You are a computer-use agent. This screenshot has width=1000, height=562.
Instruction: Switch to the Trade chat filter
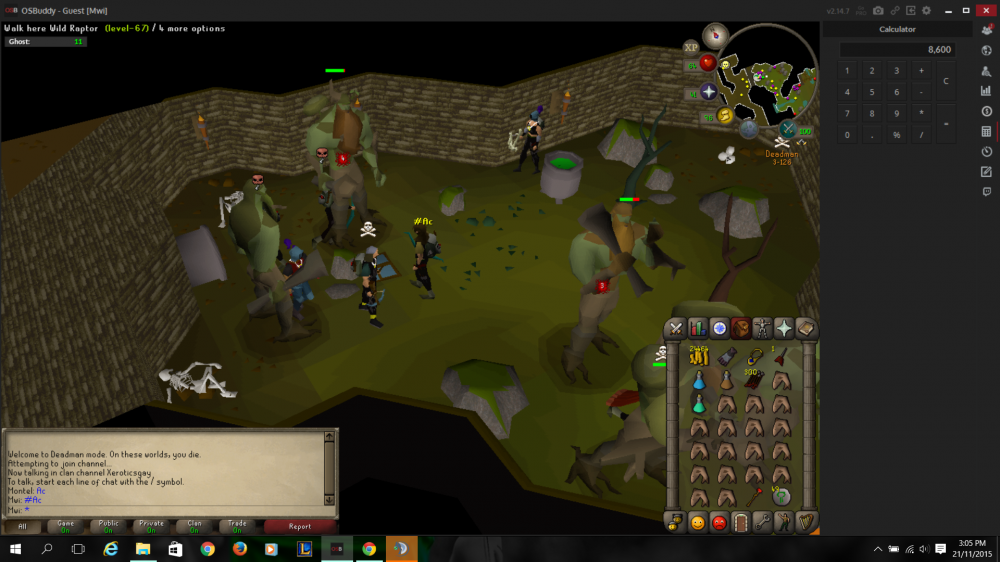pos(238,526)
